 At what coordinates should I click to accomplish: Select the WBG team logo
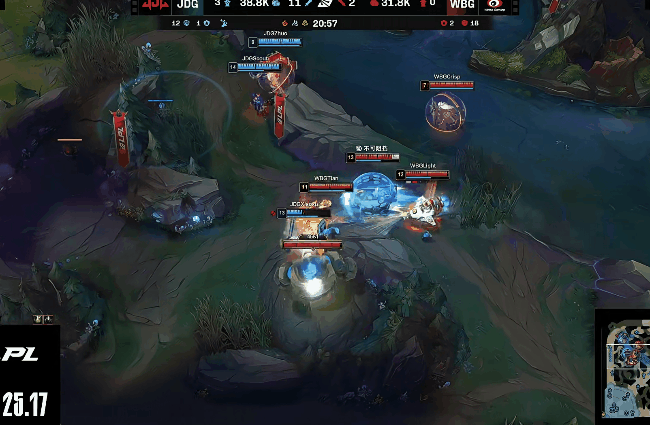point(493,6)
